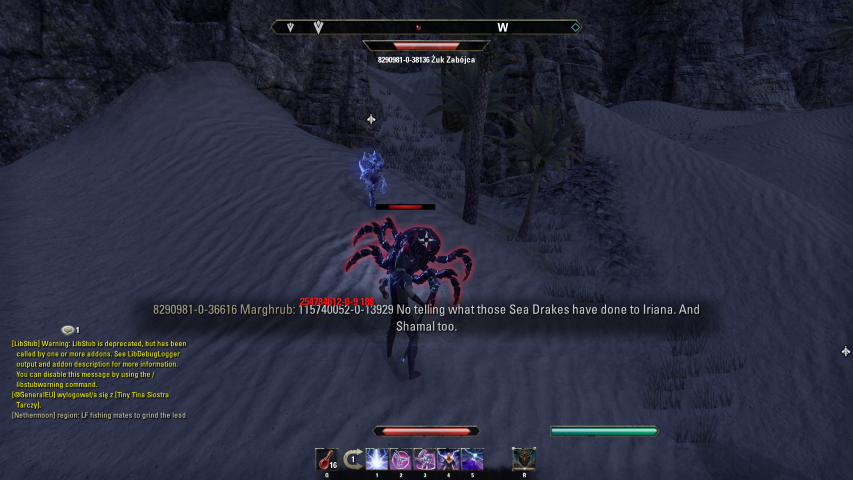Use the red potion quickslot

327,459
